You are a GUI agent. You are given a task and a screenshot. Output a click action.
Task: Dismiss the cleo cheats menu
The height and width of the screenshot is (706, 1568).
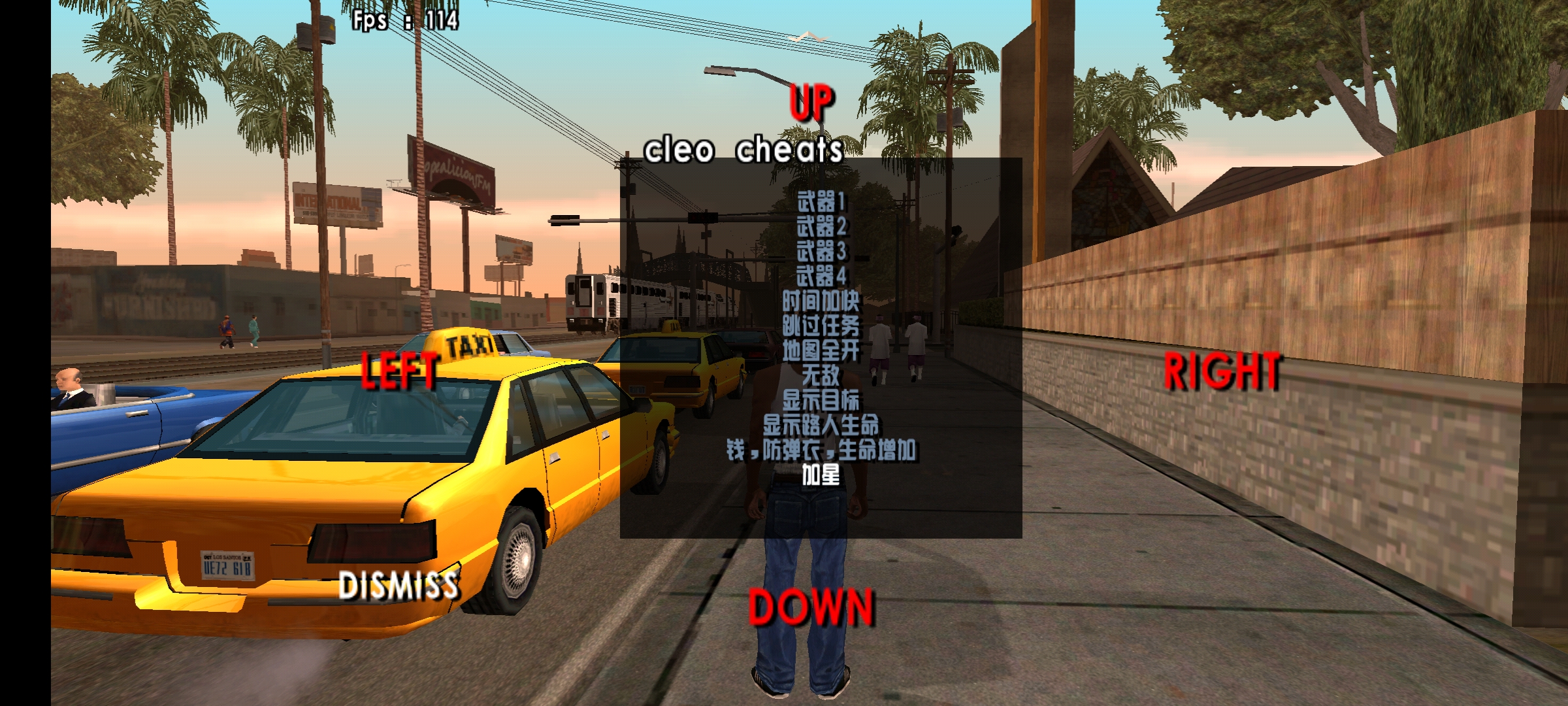pyautogui.click(x=399, y=585)
